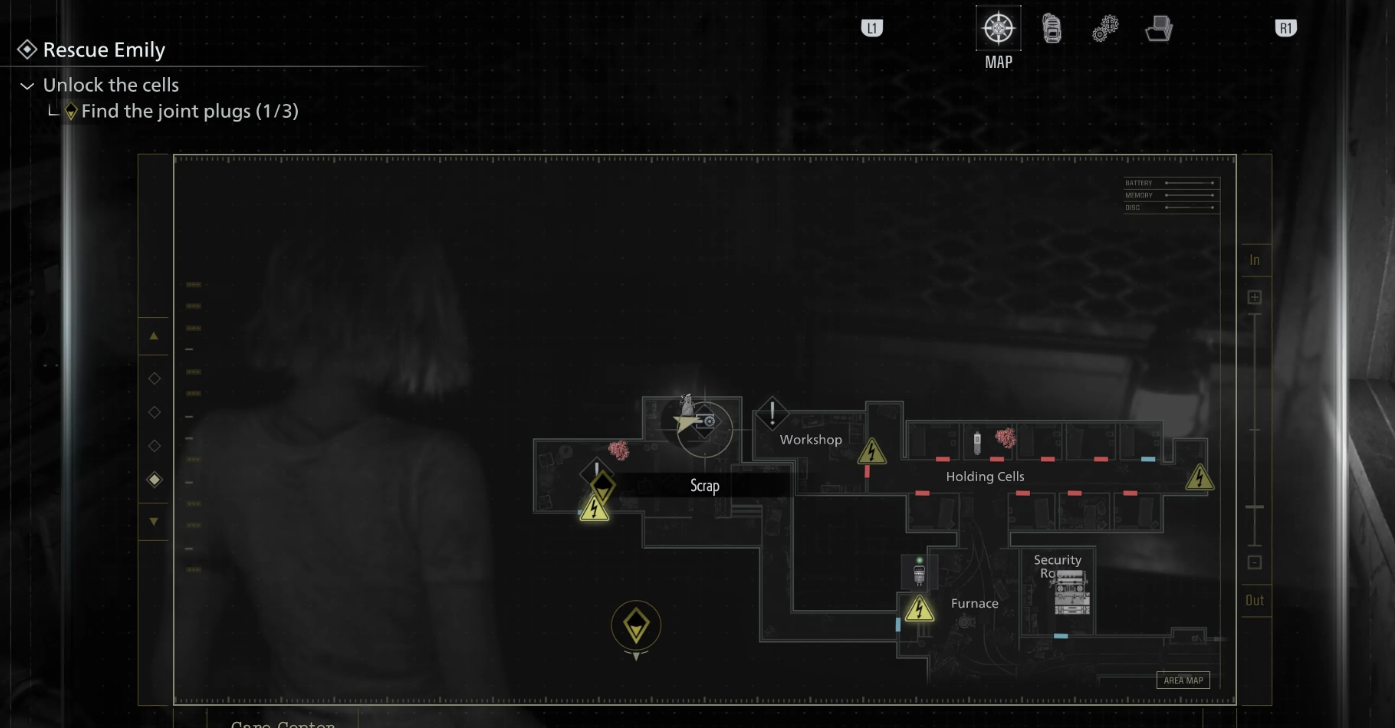
Task: Click the map zoom slider handle
Action: coord(1254,507)
